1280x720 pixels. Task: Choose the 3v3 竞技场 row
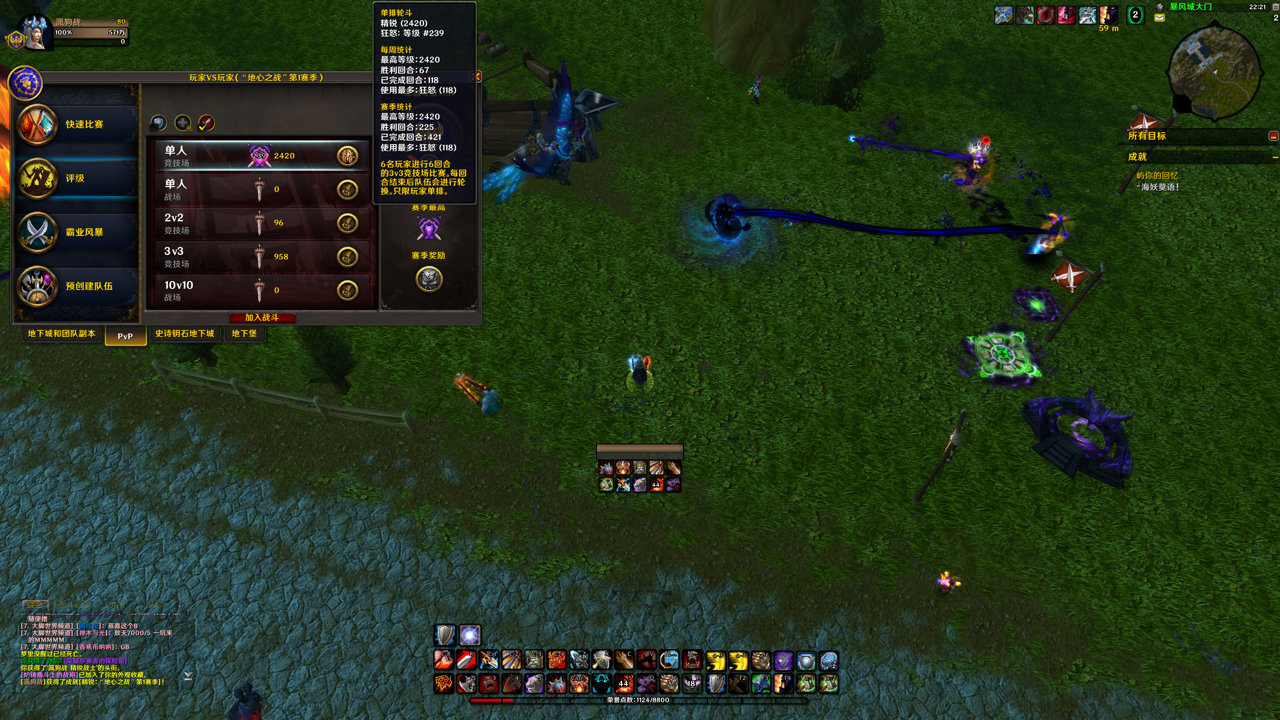tap(262, 257)
